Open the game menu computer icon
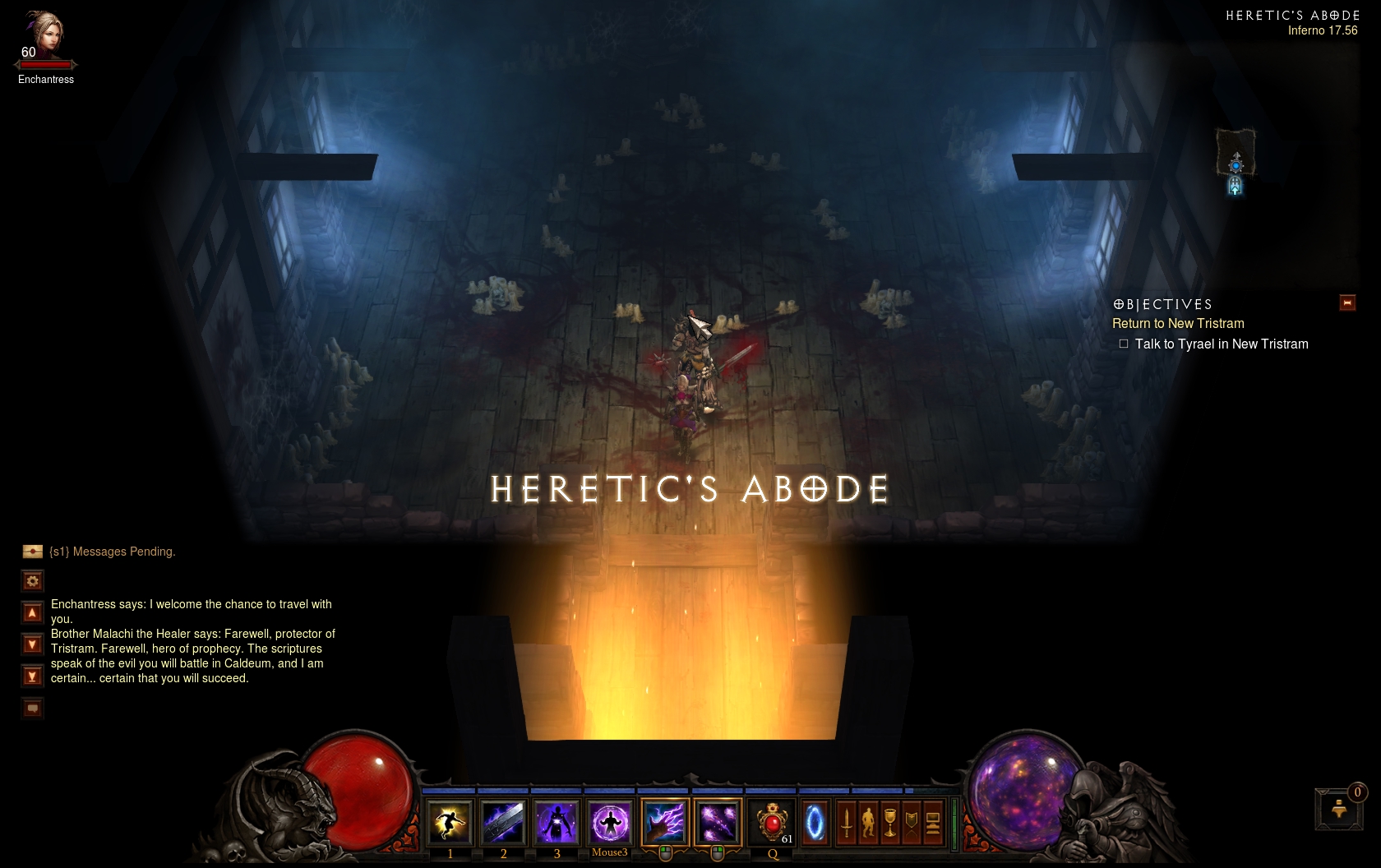The height and width of the screenshot is (868, 1381). click(933, 823)
